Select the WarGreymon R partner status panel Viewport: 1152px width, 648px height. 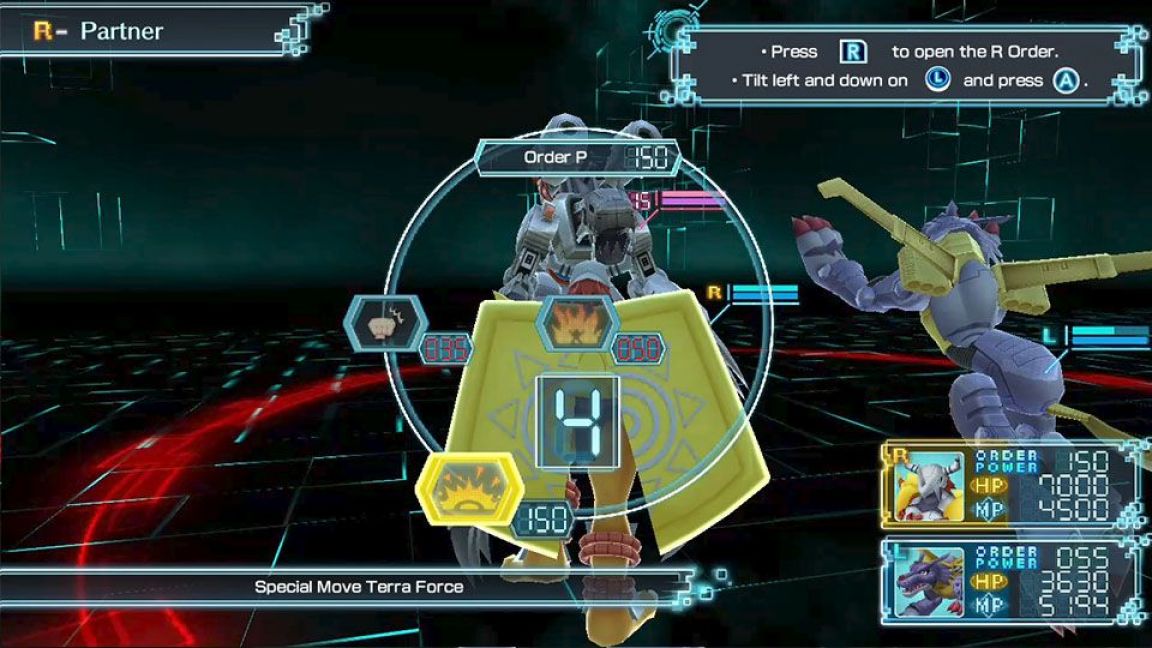[x=1012, y=486]
